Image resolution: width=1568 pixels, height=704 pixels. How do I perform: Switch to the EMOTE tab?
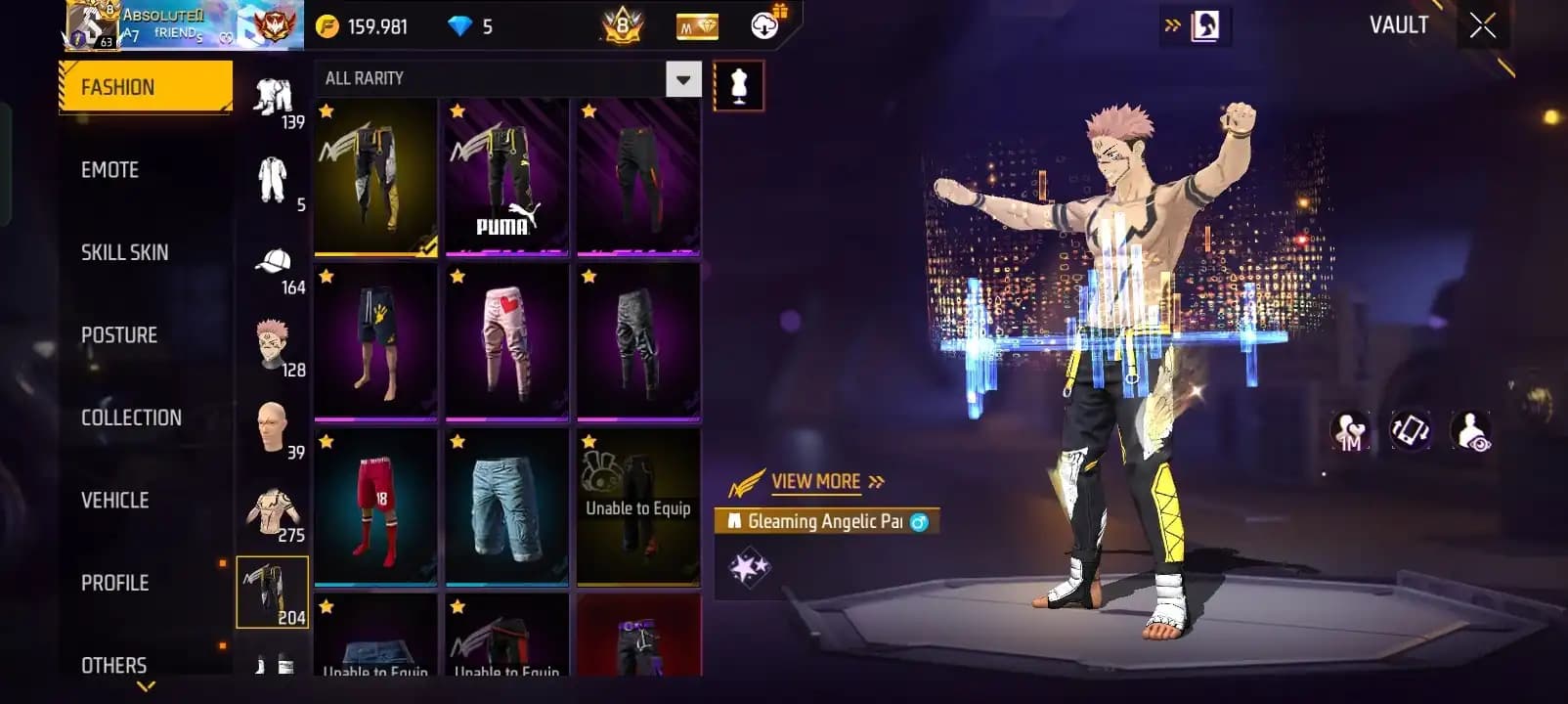click(111, 169)
